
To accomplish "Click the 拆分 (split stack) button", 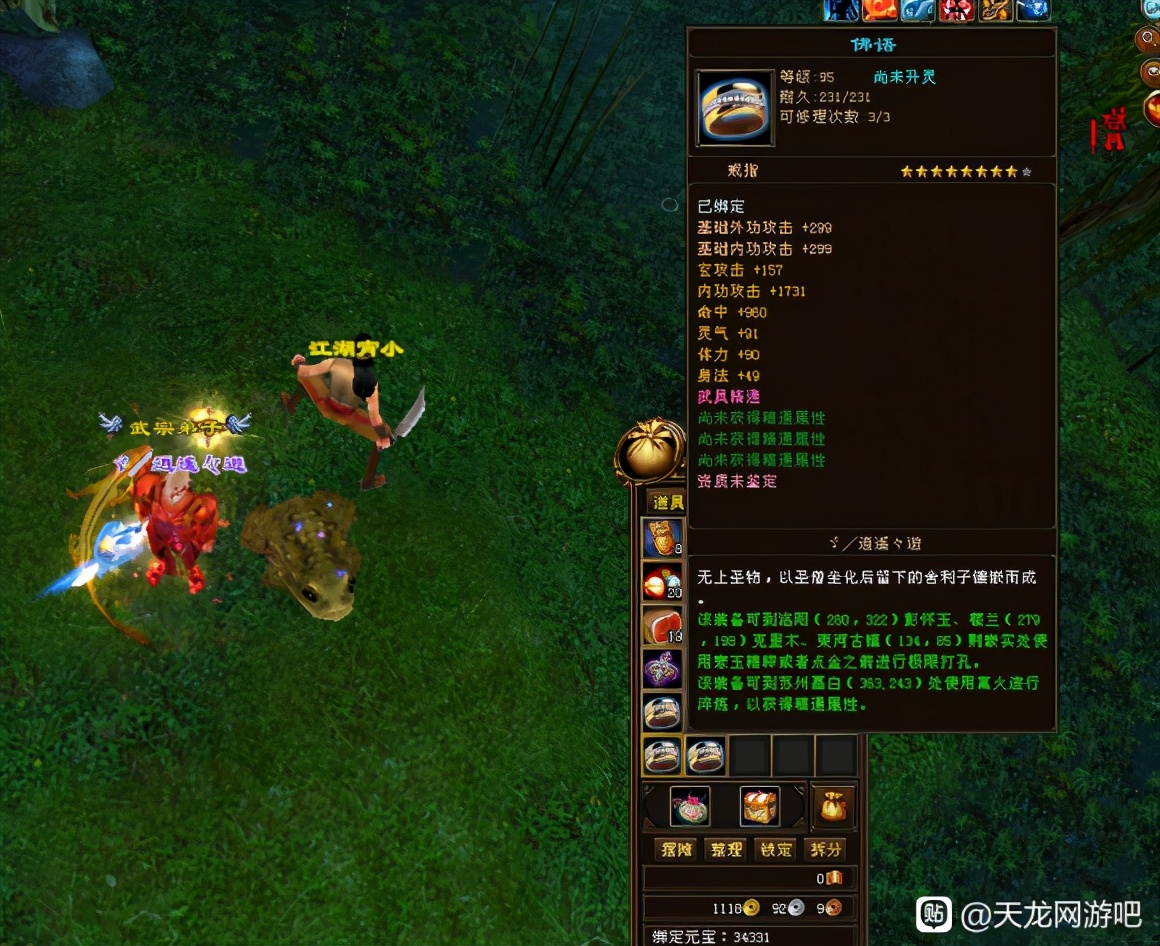I will click(826, 849).
